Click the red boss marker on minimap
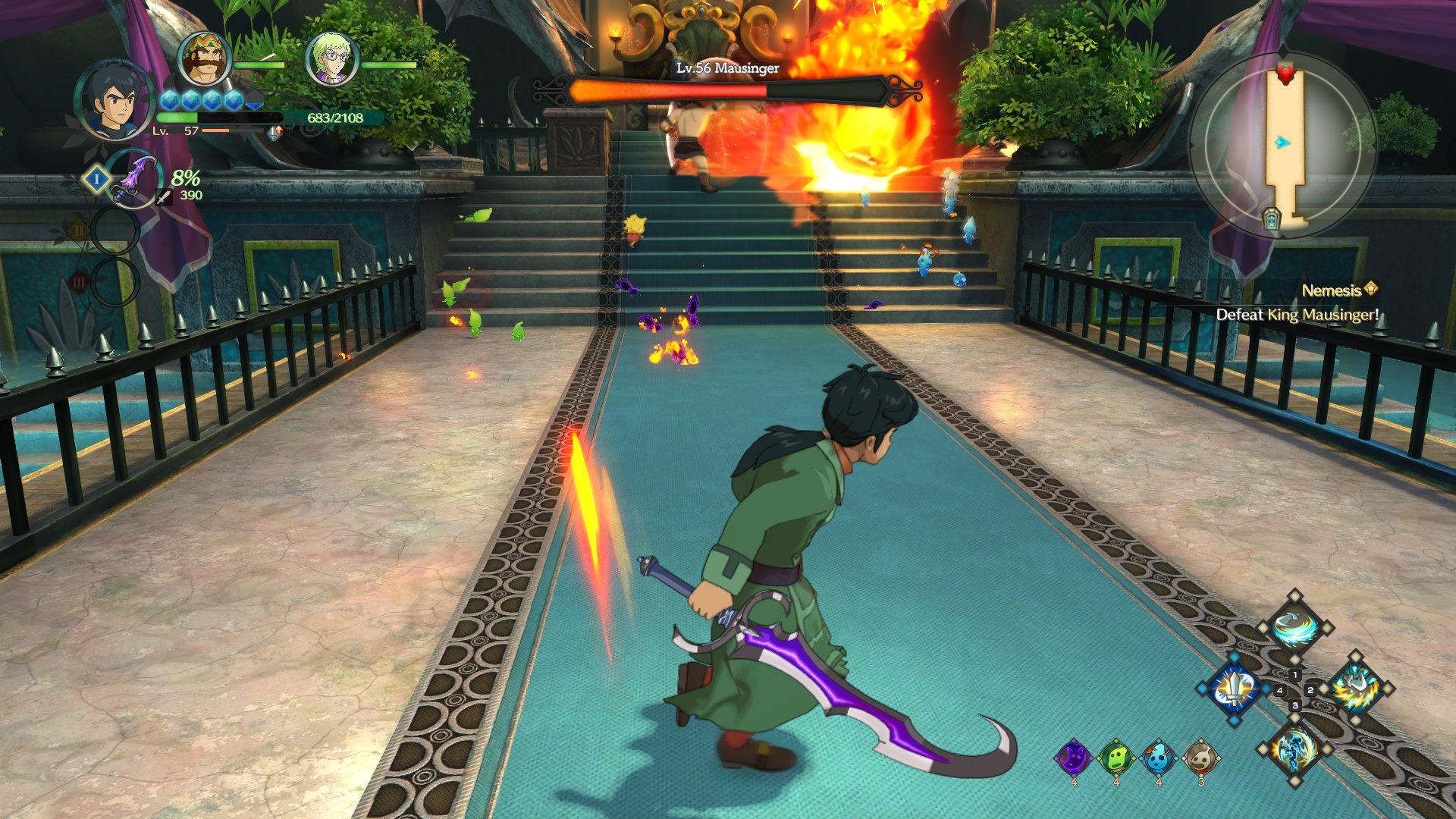This screenshot has height=819, width=1456. [1285, 73]
